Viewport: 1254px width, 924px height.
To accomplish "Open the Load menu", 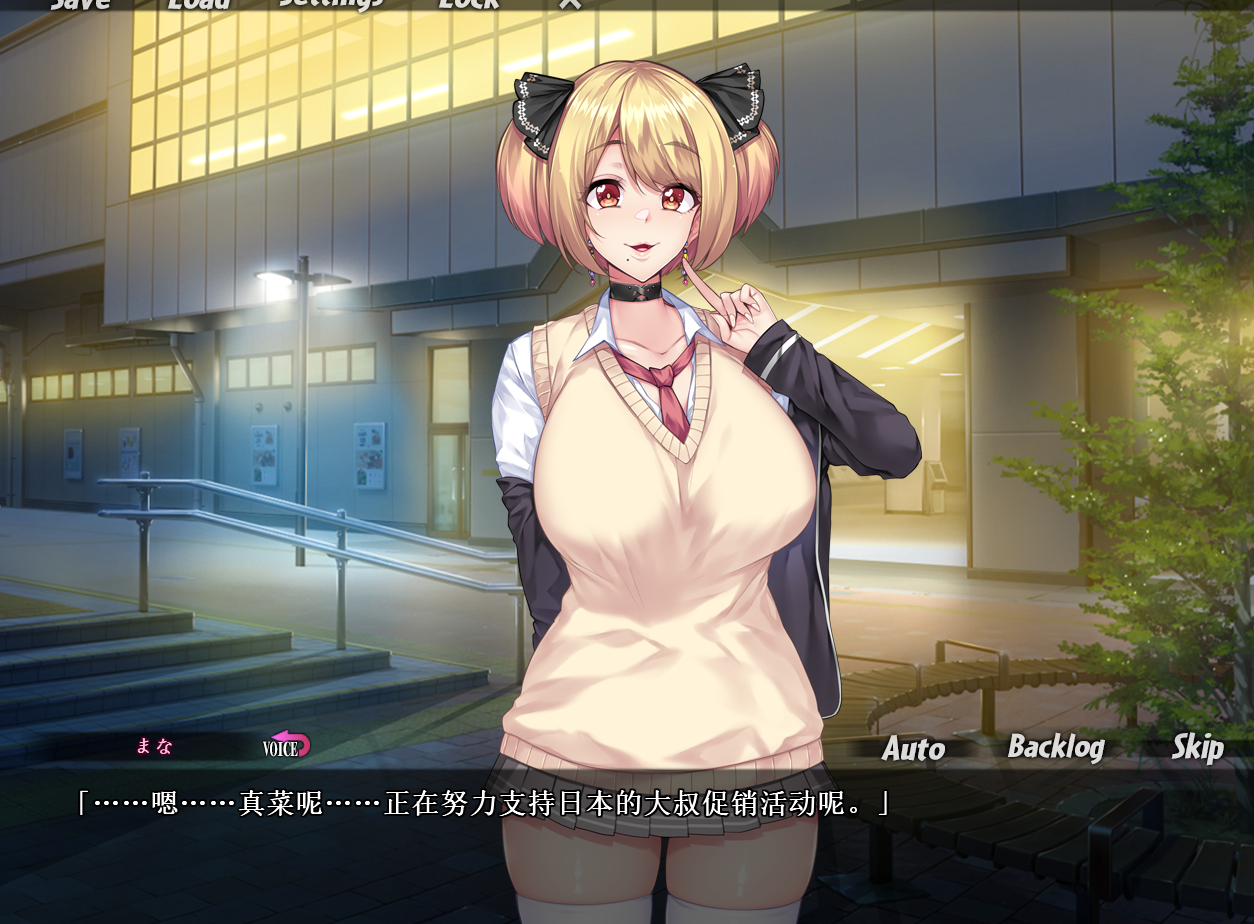I will [x=198, y=3].
